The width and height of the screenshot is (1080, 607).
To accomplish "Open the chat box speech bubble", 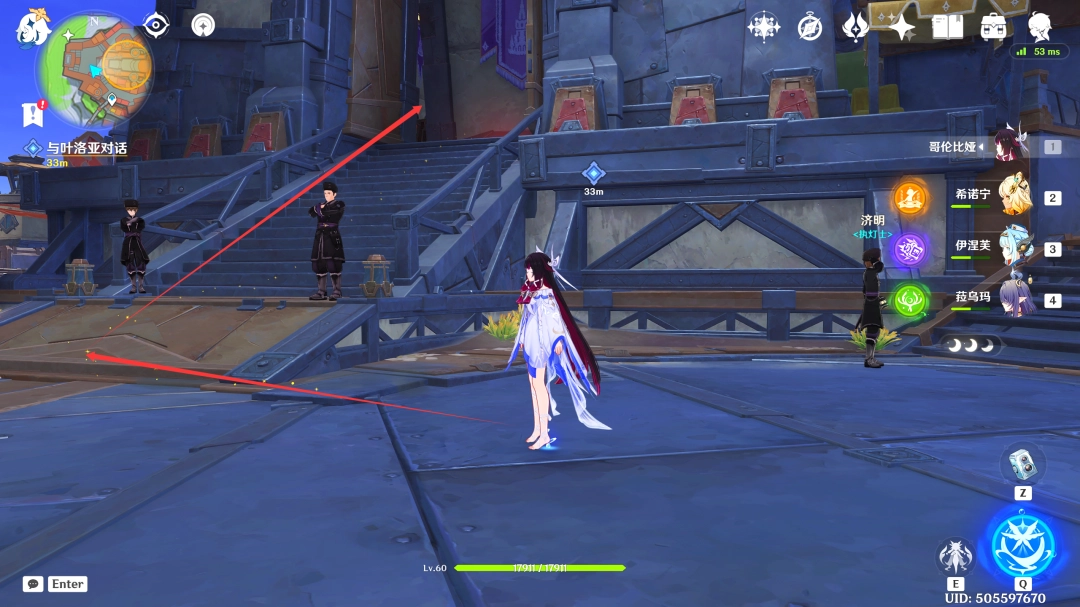I will tap(33, 584).
